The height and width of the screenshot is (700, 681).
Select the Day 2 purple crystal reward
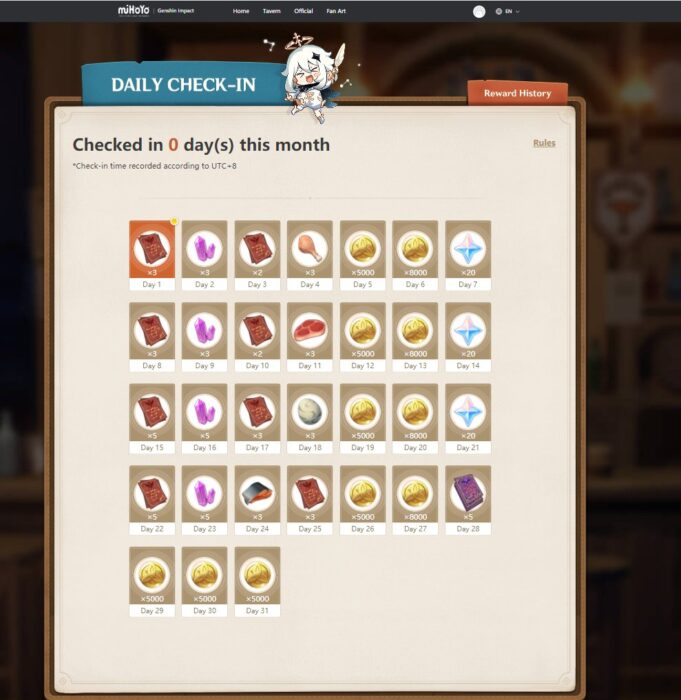pos(204,249)
